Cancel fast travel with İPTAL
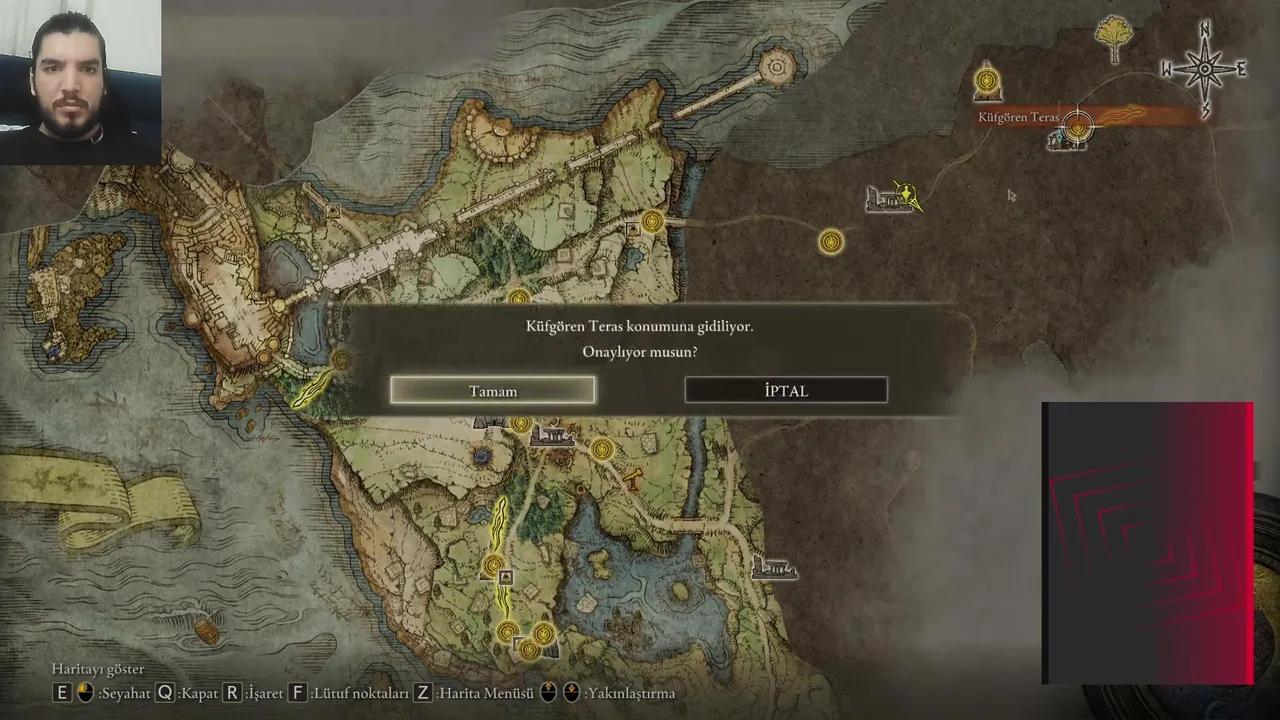Screen dimensions: 1280x720 (786, 390)
